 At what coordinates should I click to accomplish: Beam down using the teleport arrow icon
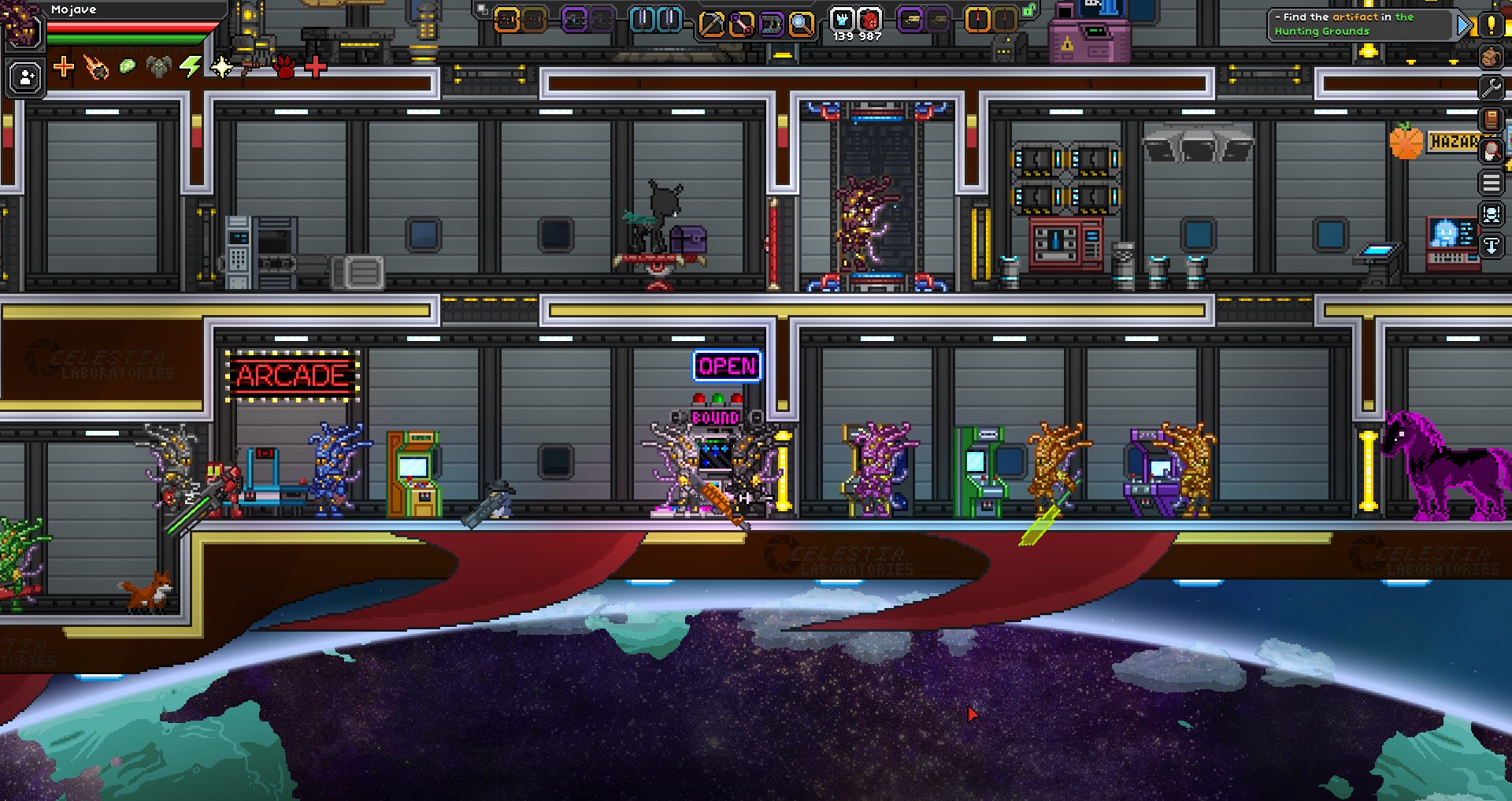pyautogui.click(x=1492, y=244)
